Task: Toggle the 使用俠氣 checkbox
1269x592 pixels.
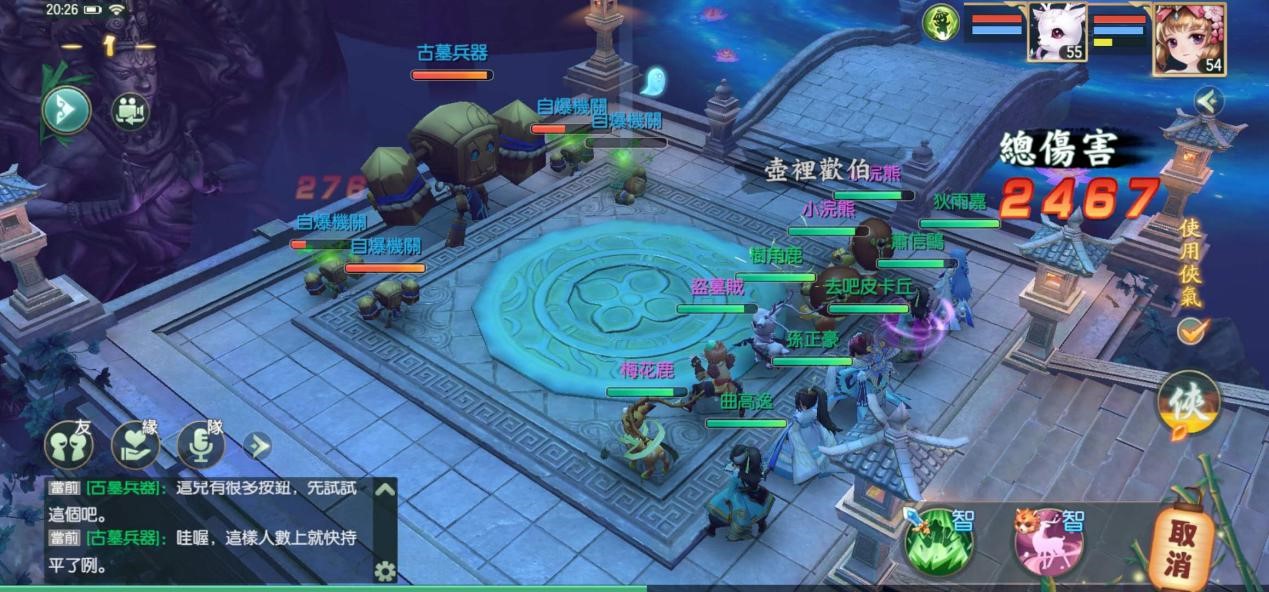Action: click(1190, 330)
